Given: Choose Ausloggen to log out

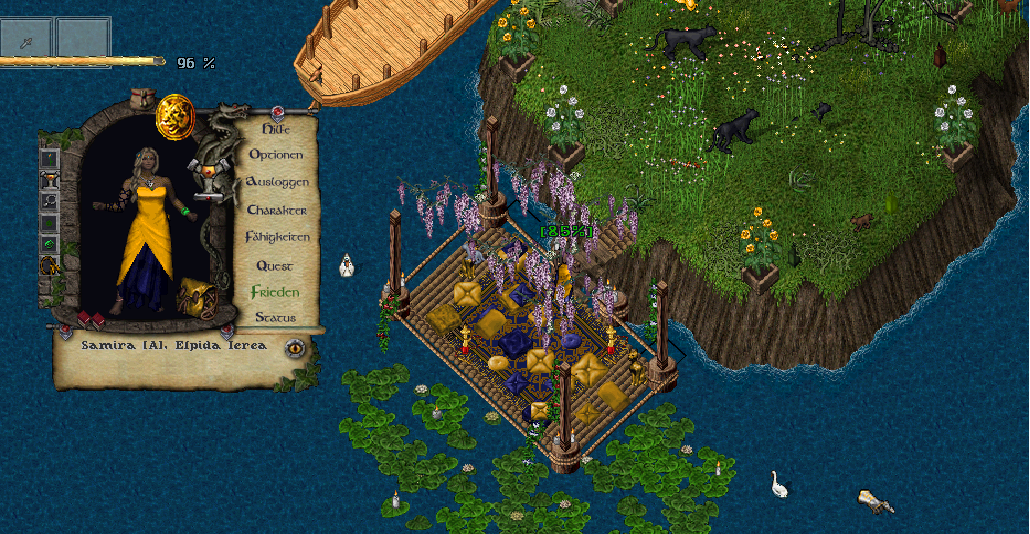Looking at the screenshot, I should pos(277,183).
